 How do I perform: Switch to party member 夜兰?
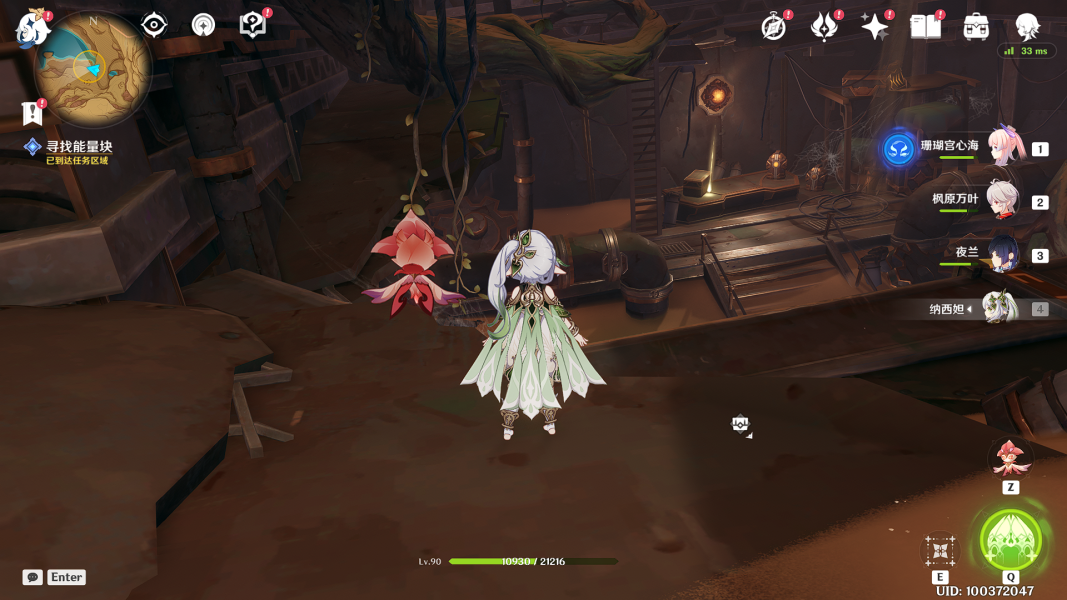(1002, 254)
